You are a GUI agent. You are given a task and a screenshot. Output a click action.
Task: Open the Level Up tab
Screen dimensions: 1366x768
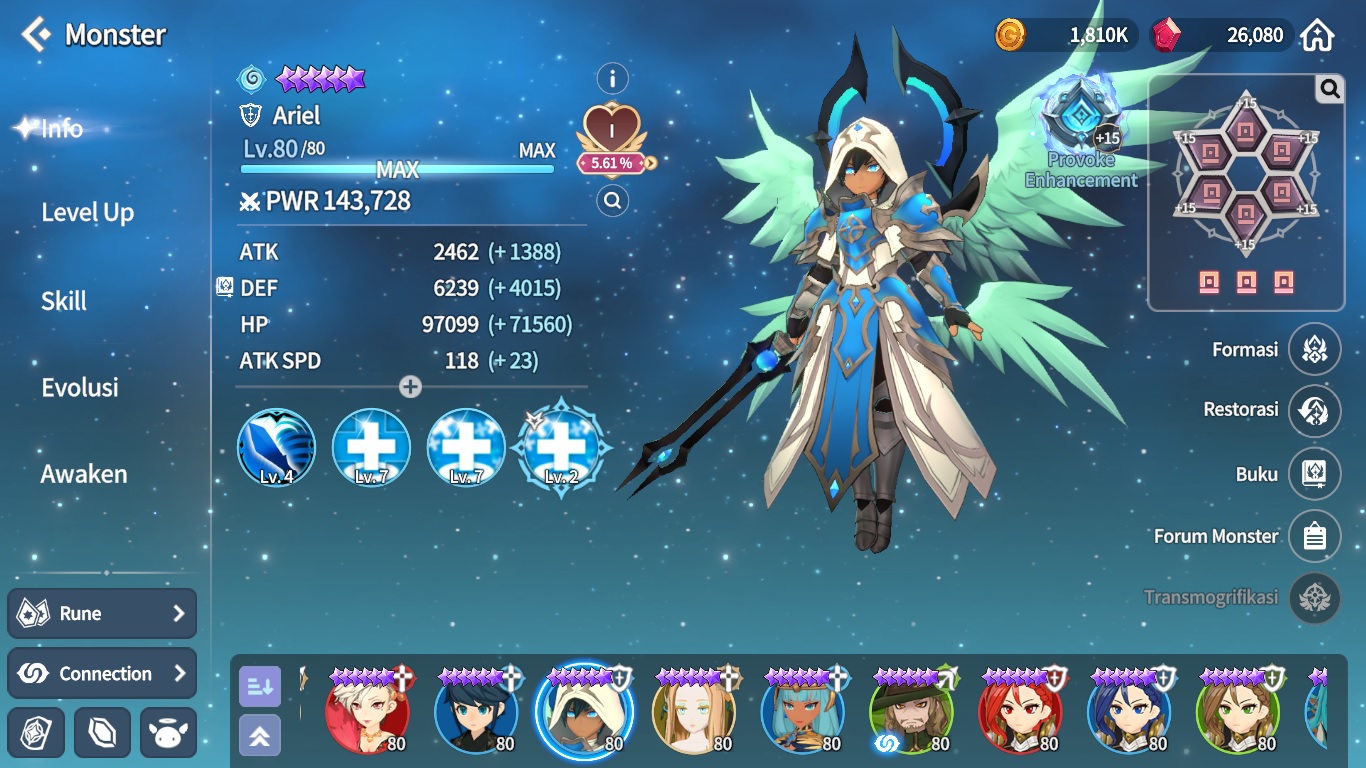[87, 213]
